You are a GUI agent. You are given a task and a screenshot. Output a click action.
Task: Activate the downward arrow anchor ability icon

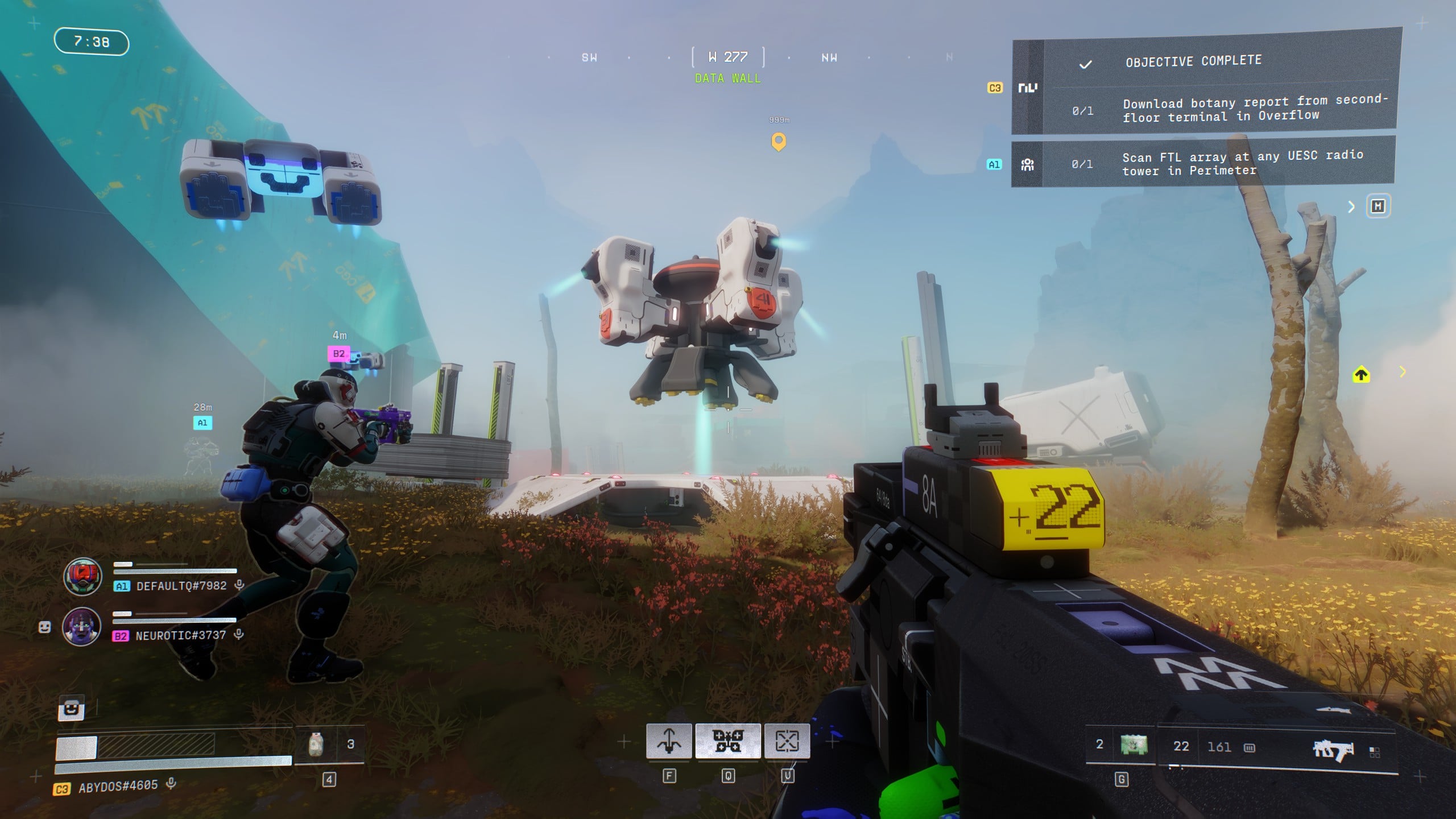669,741
